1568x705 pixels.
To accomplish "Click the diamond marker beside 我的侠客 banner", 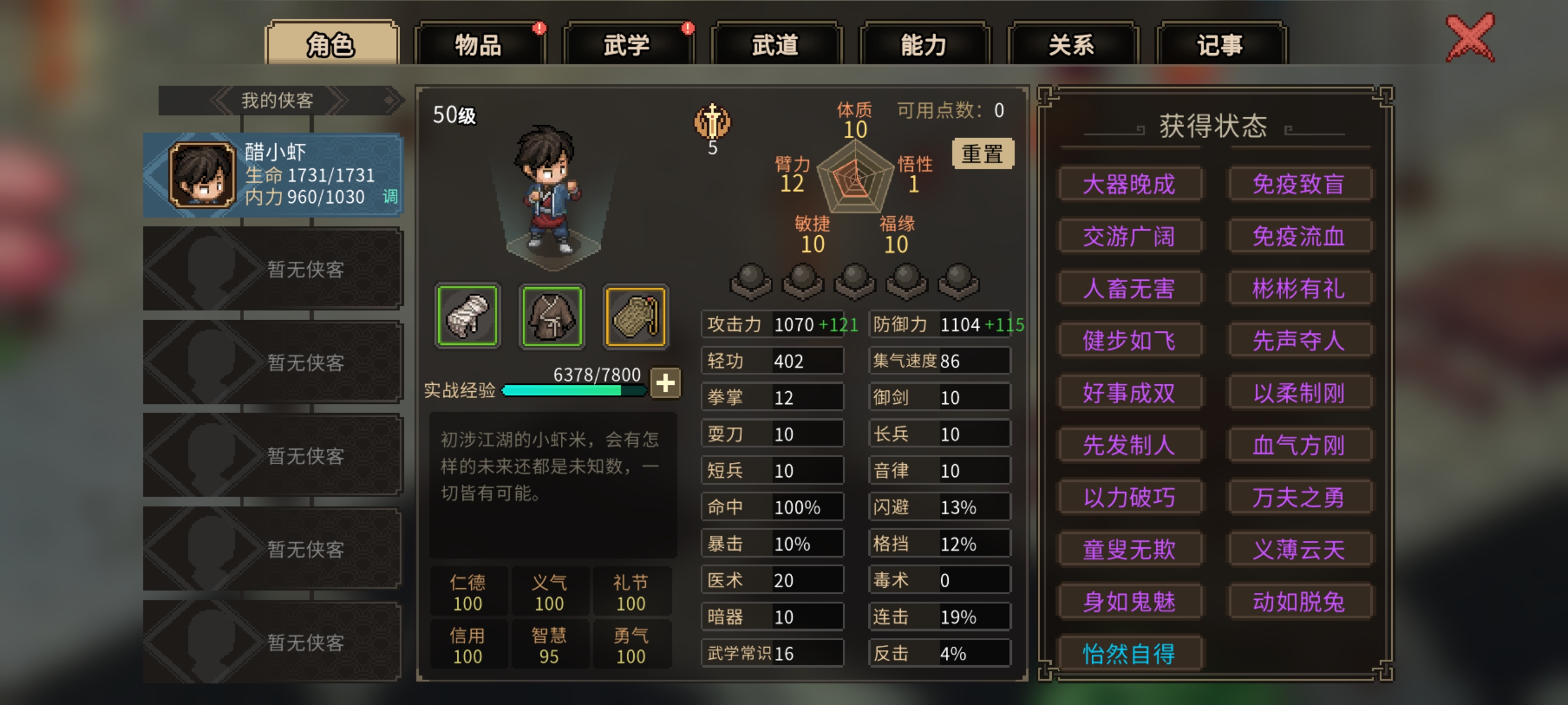I will point(390,101).
